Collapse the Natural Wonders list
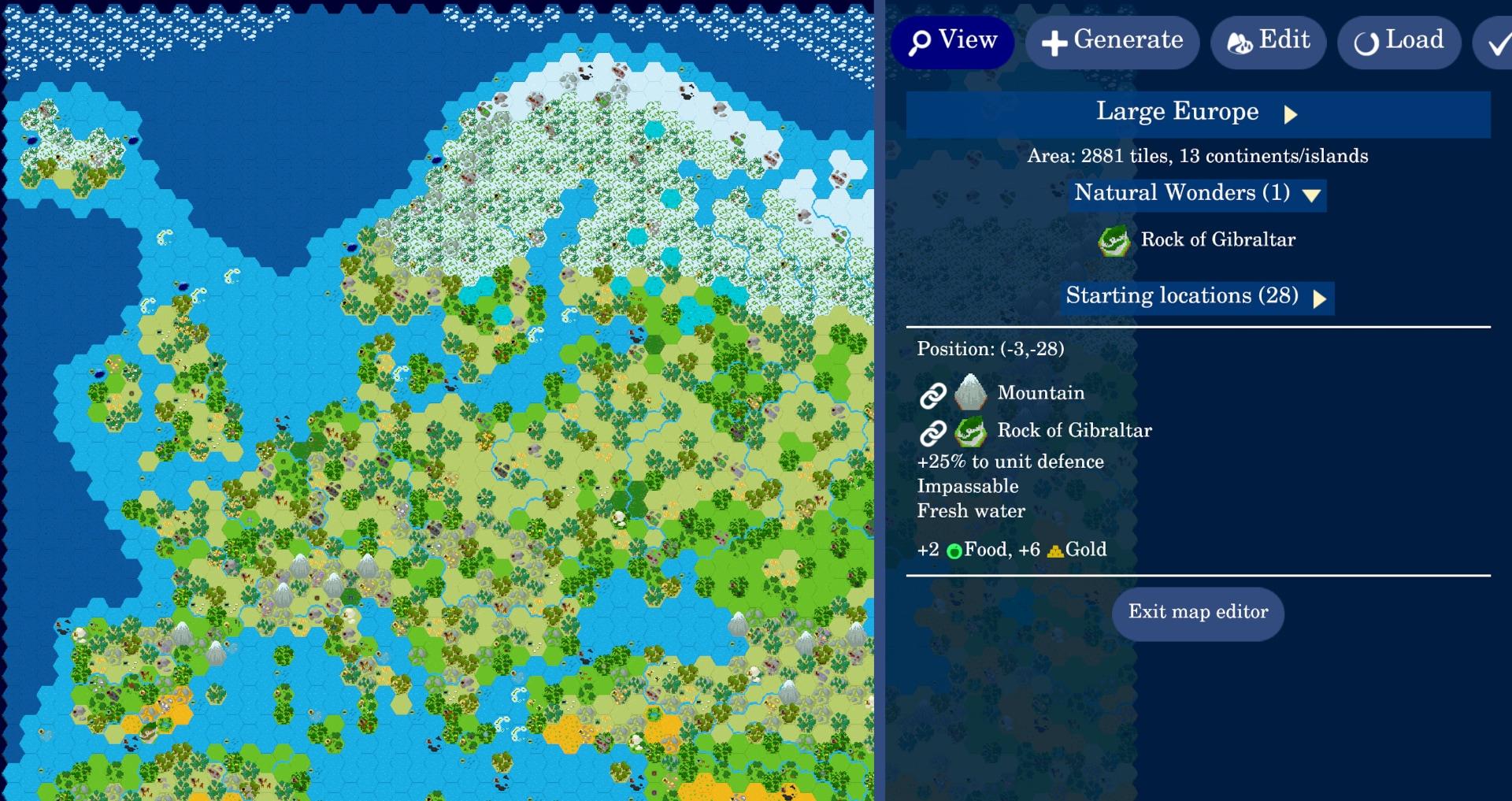This screenshot has height=801, width=1512. (1196, 194)
